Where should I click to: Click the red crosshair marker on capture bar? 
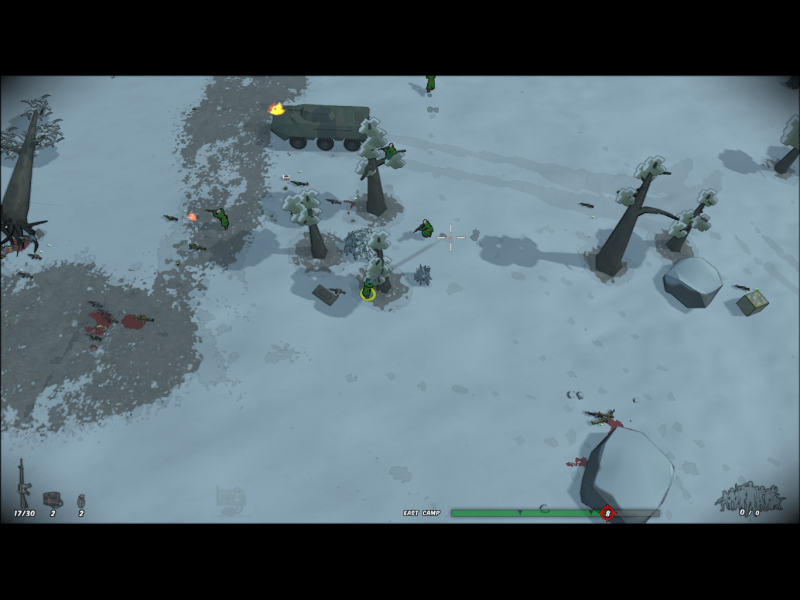point(607,513)
